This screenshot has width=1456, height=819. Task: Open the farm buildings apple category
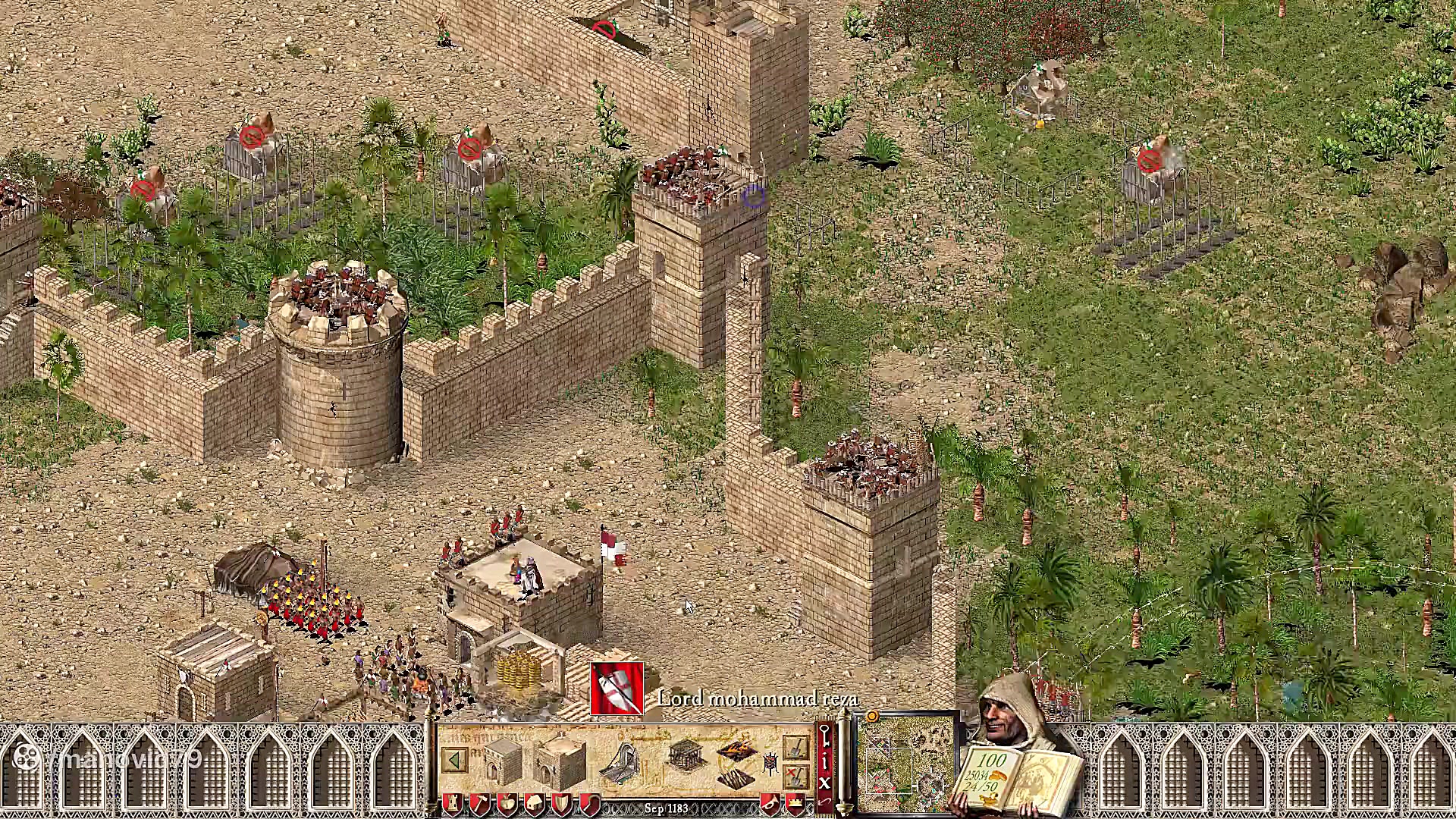coord(507,804)
